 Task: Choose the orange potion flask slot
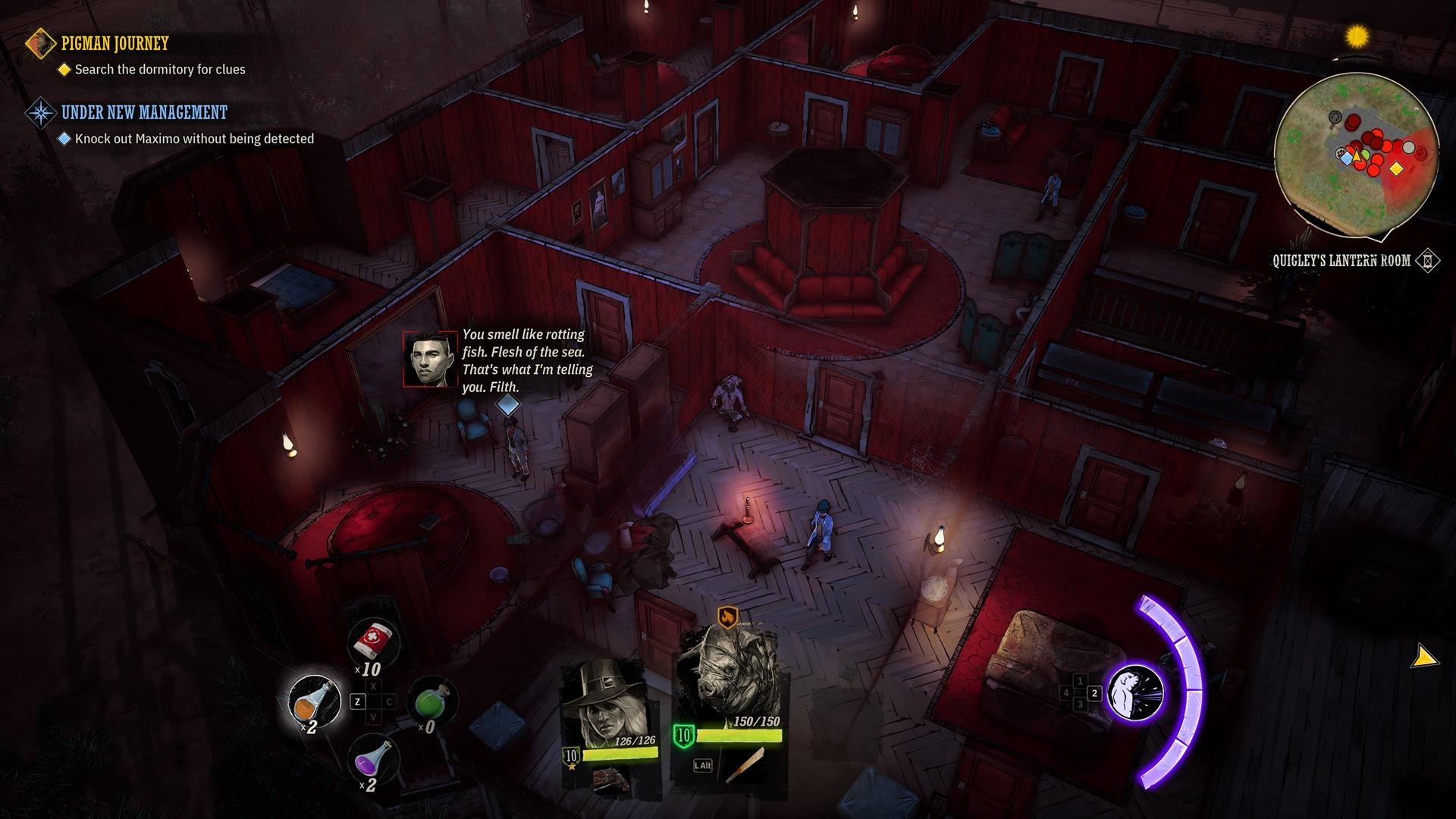[315, 701]
